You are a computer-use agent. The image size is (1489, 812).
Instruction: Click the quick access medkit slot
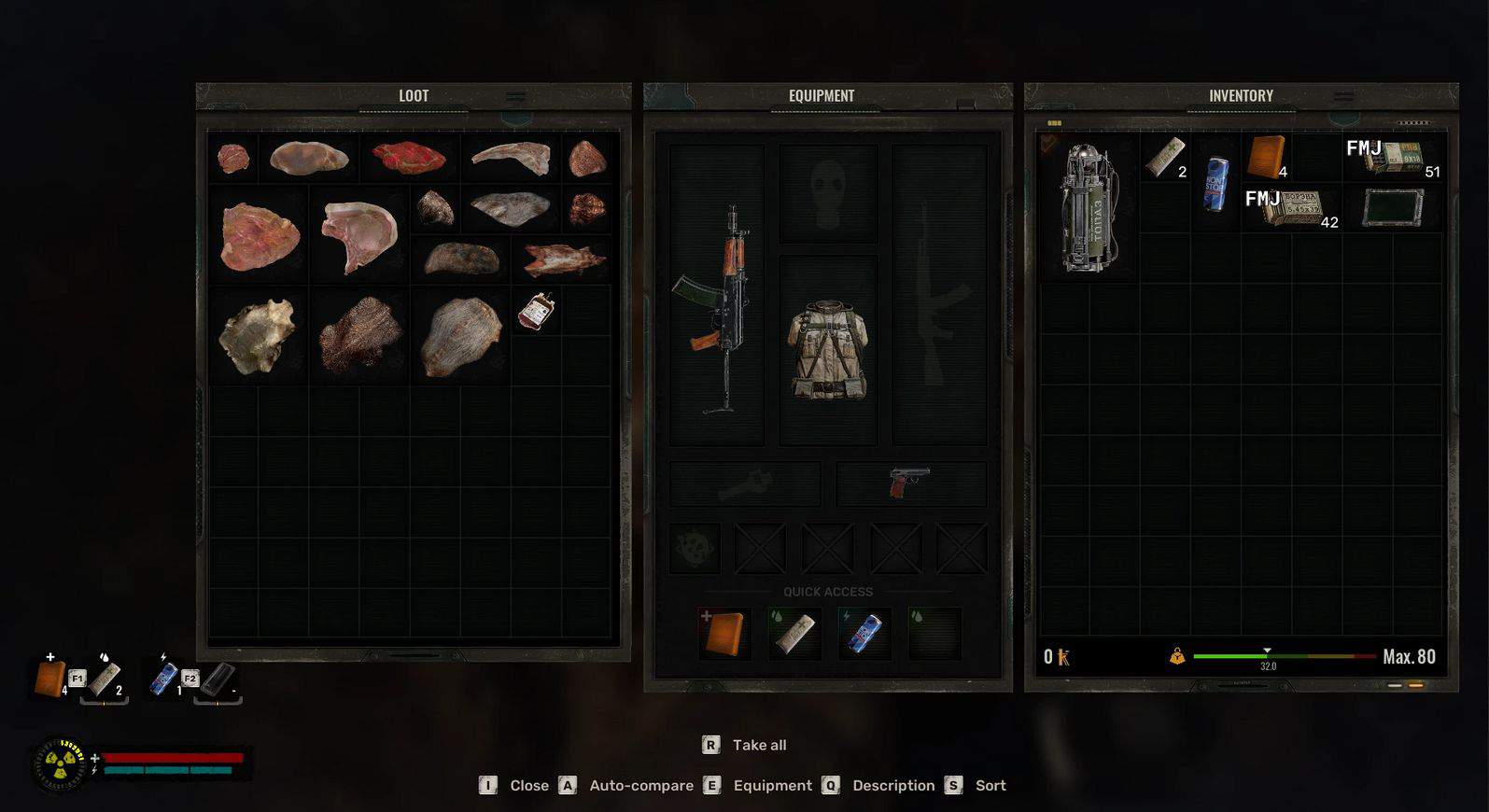click(724, 633)
